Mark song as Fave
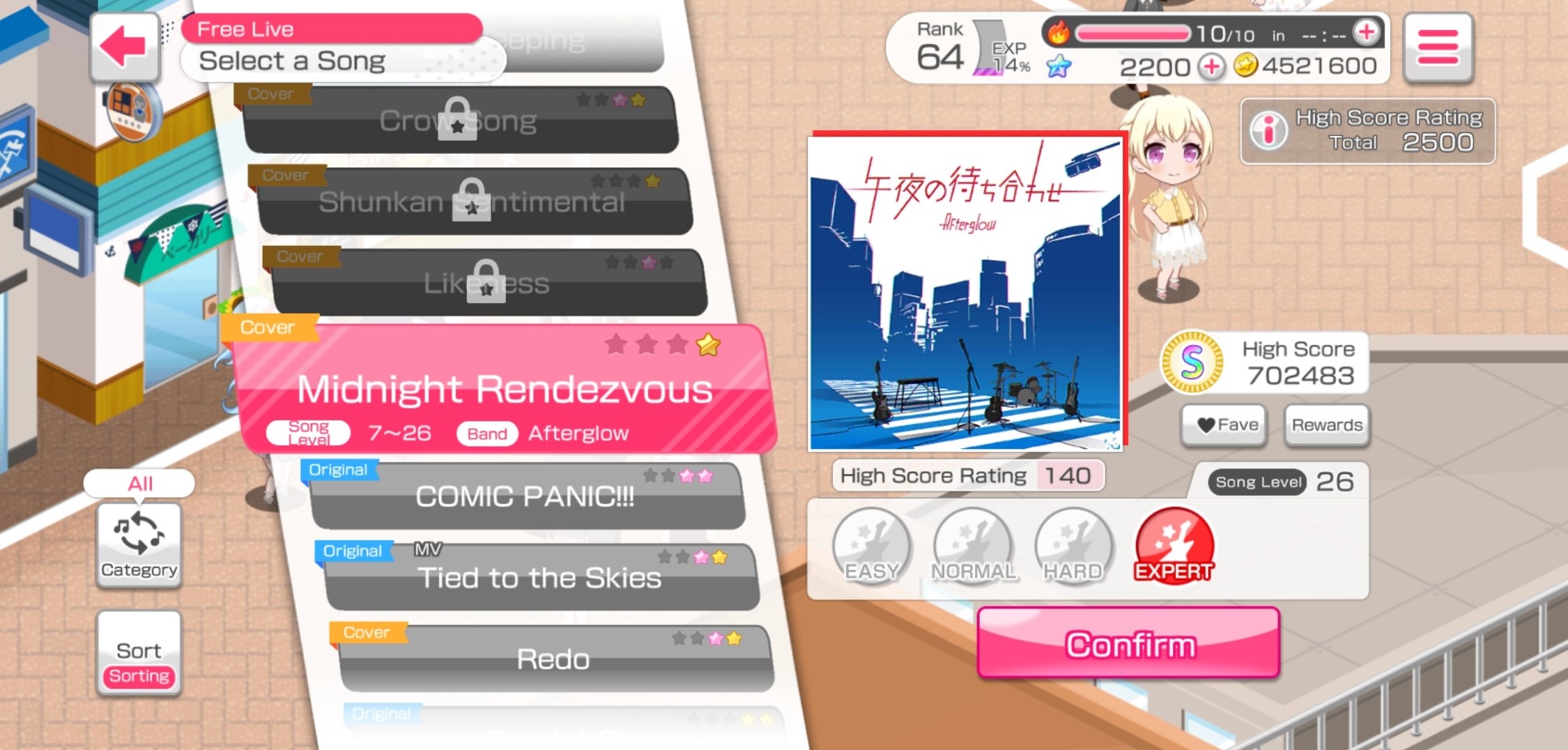 (1224, 424)
